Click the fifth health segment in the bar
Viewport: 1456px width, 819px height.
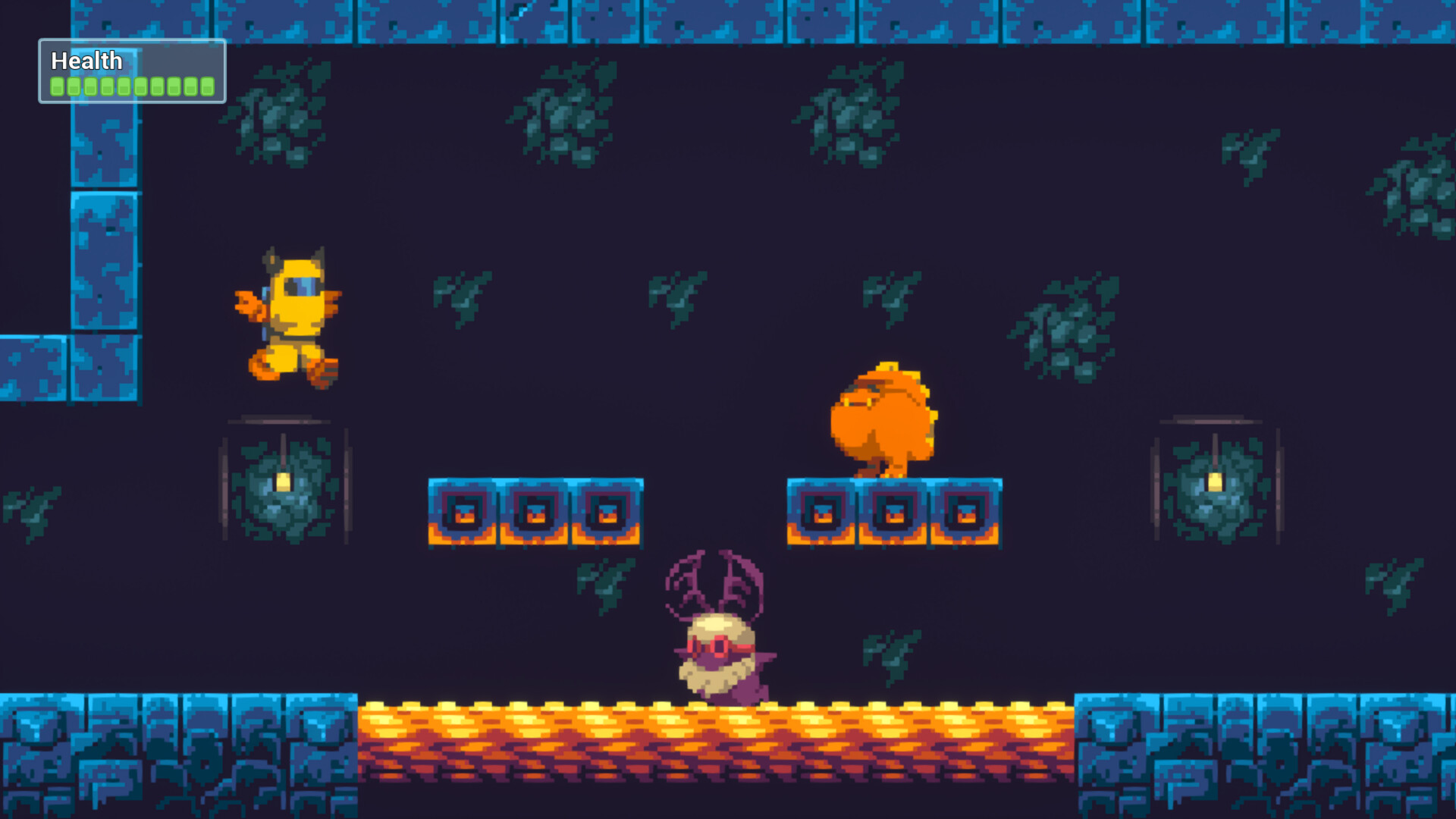(123, 86)
